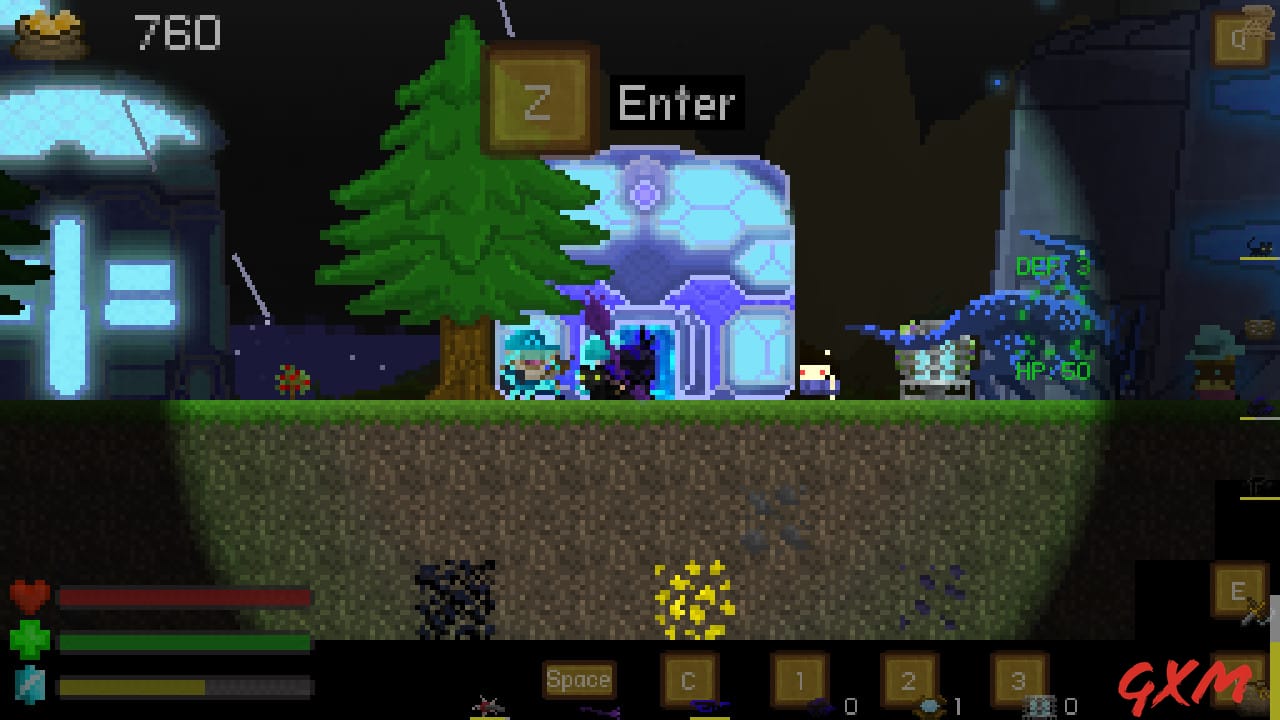
Task: Select the turret device in hotbar slot 3
Action: point(1040,704)
